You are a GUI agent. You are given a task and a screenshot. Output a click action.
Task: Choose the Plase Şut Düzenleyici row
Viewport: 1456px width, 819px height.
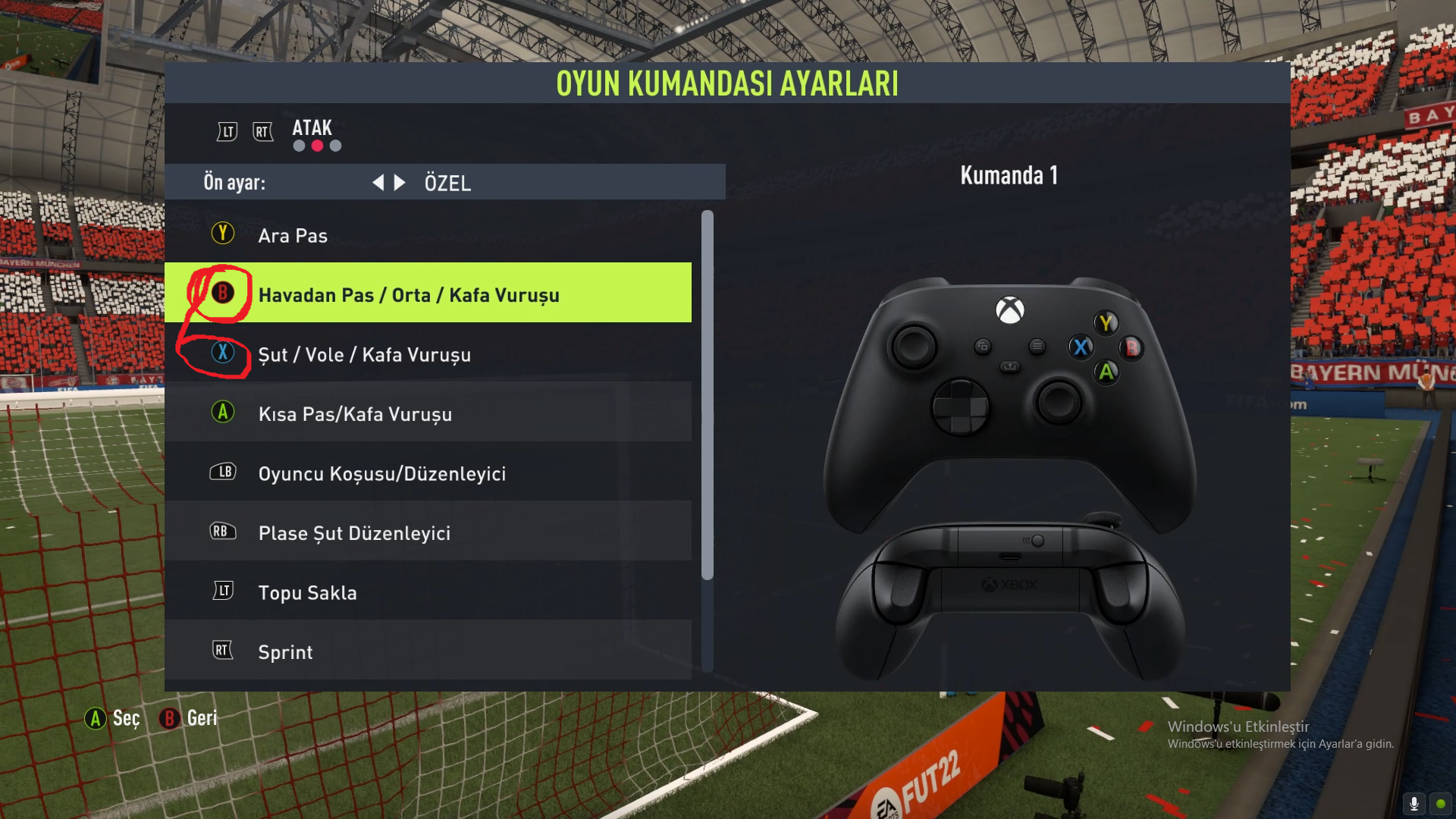[x=428, y=532]
